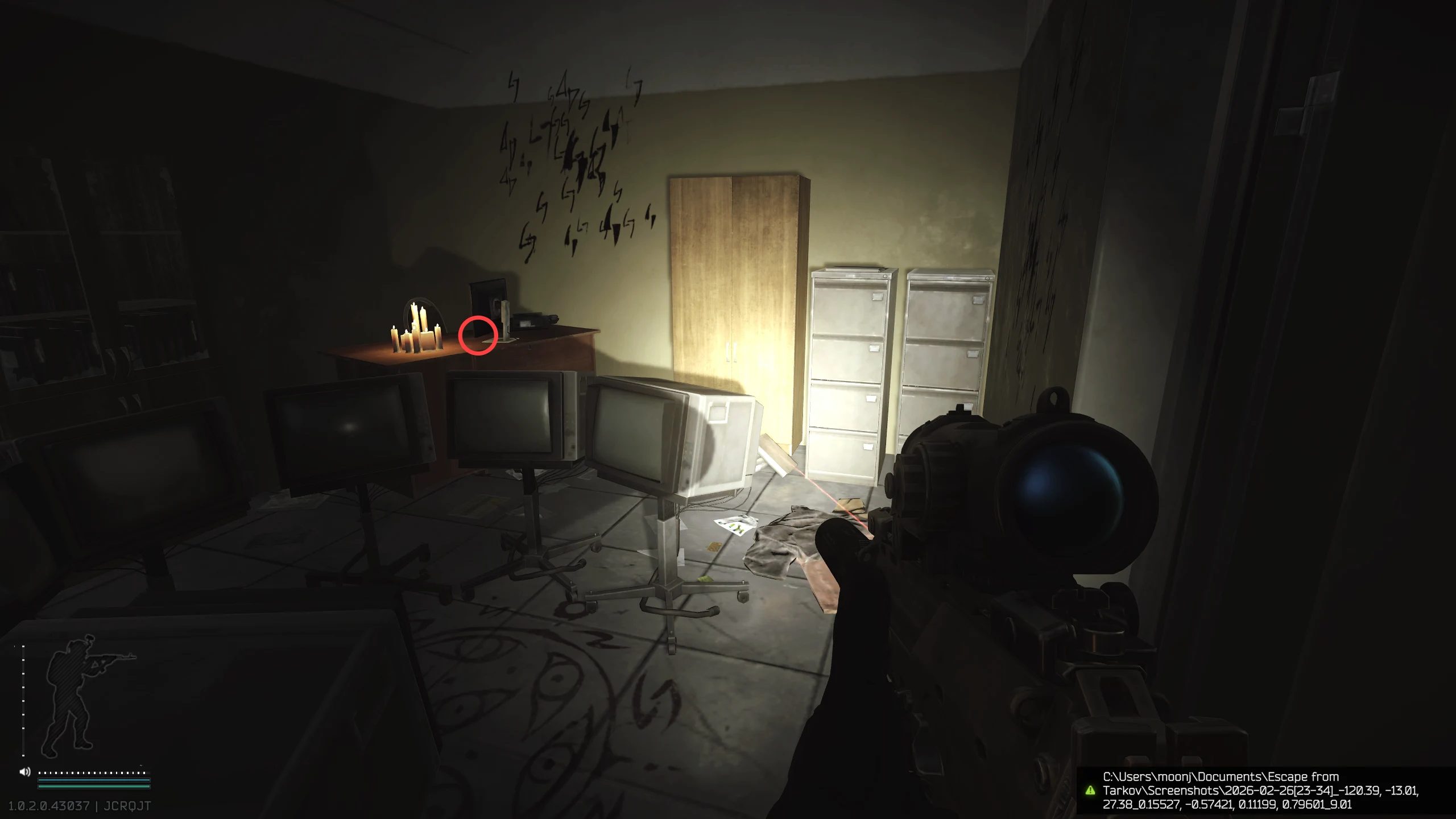Click the speaker noise level icon

click(x=25, y=772)
